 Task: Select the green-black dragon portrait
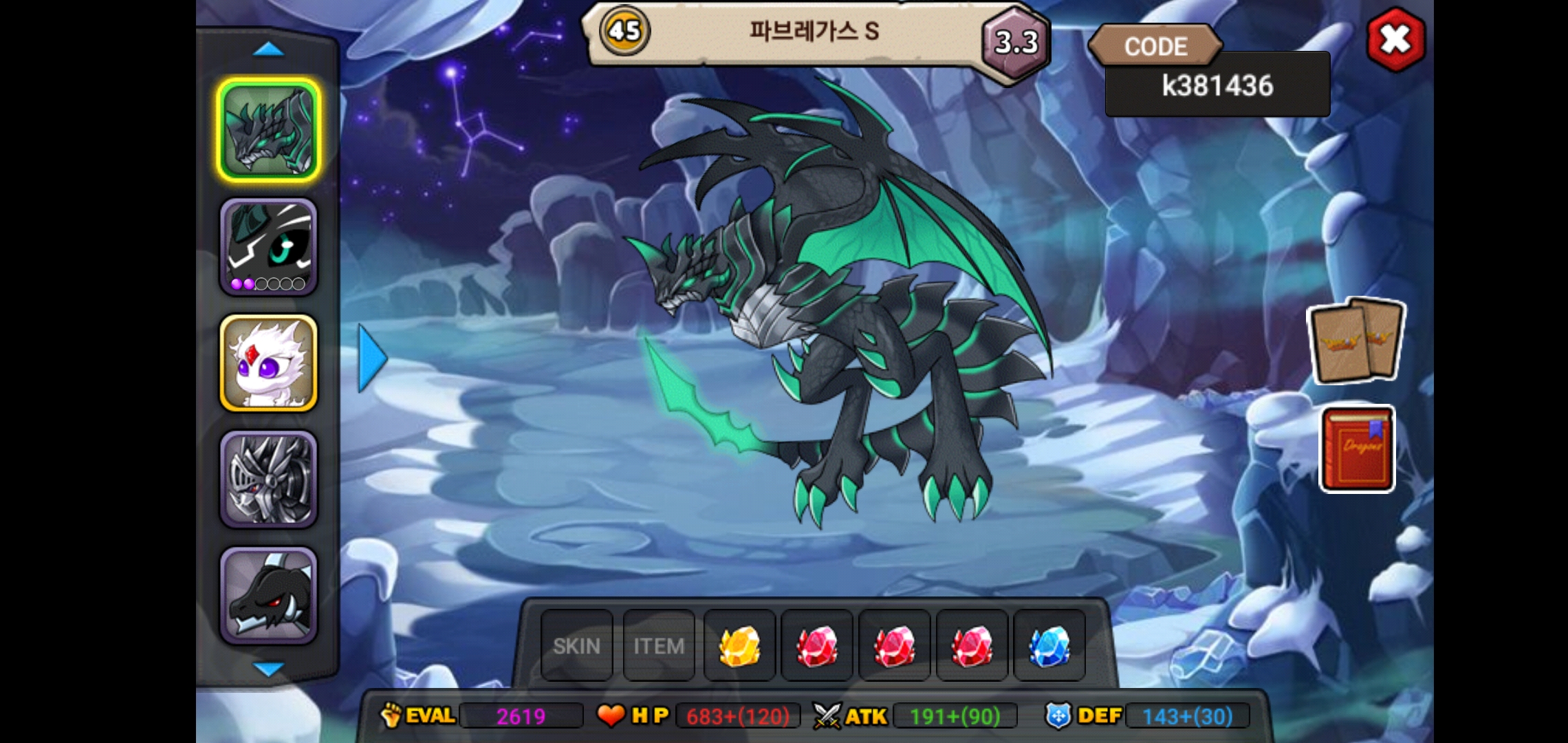coord(269,131)
